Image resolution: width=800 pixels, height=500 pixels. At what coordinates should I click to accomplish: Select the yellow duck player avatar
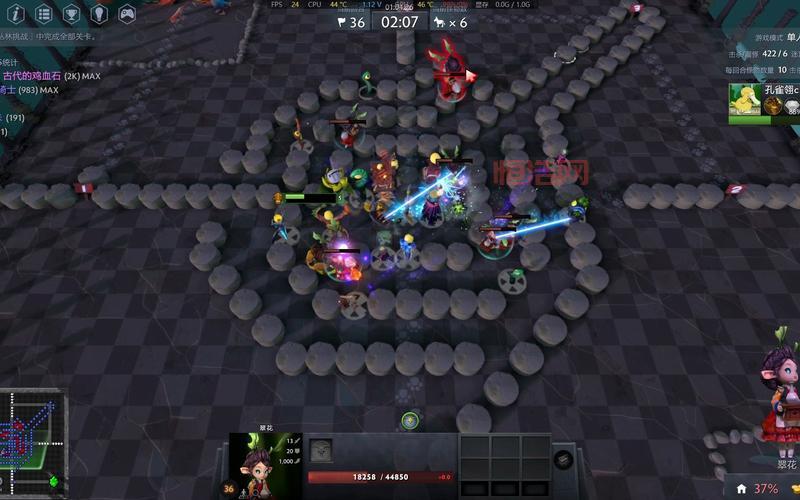(743, 98)
